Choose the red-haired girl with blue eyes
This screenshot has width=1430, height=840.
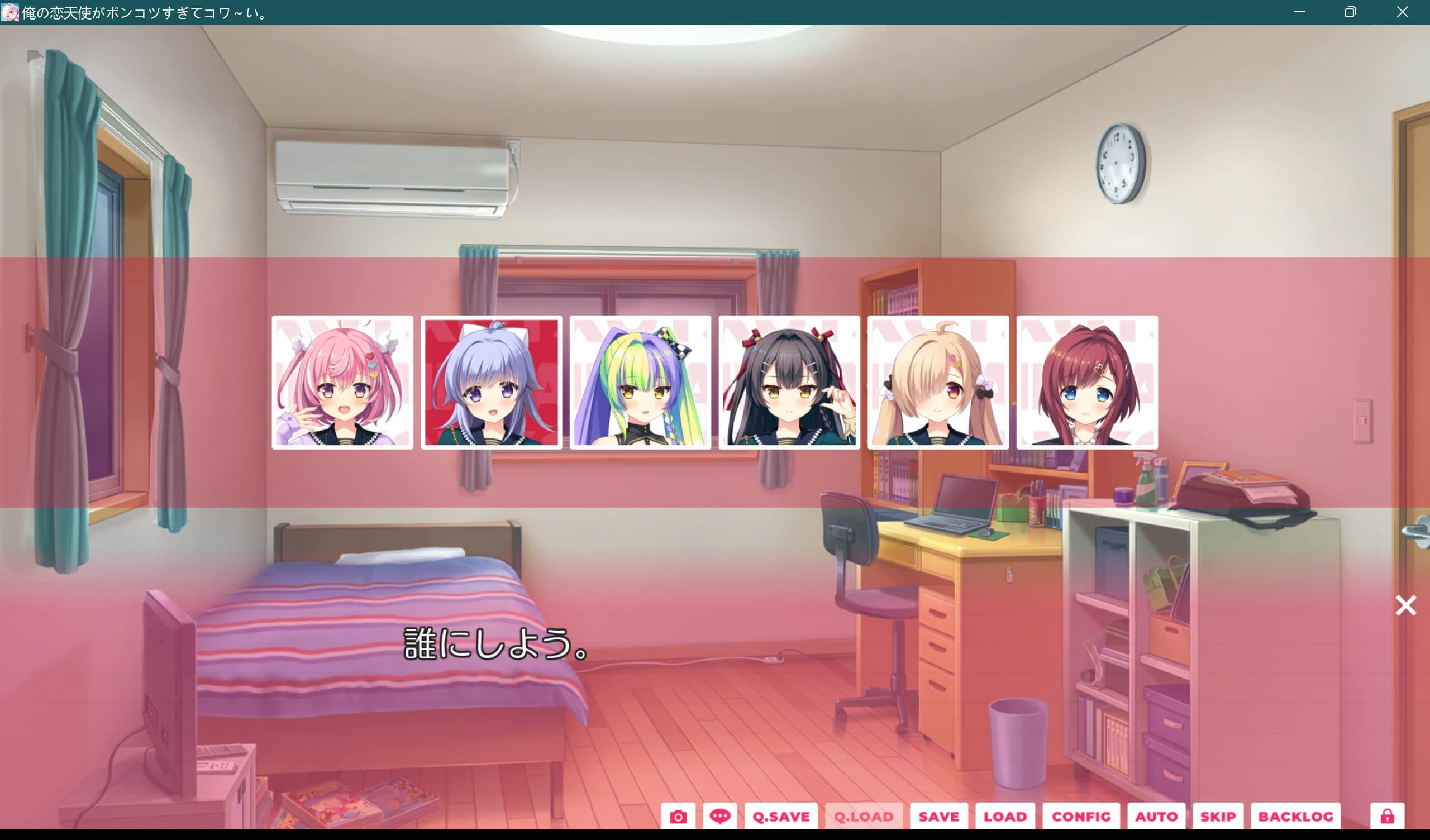[x=1088, y=383]
